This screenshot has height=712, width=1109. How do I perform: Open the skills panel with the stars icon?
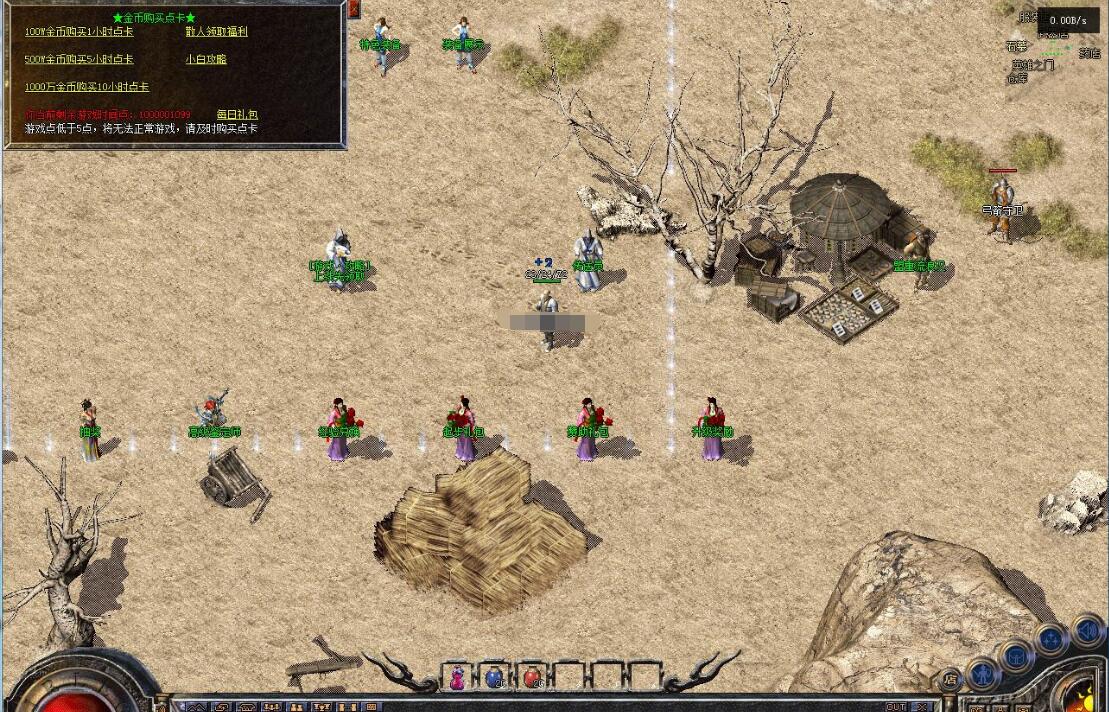(x=1050, y=640)
